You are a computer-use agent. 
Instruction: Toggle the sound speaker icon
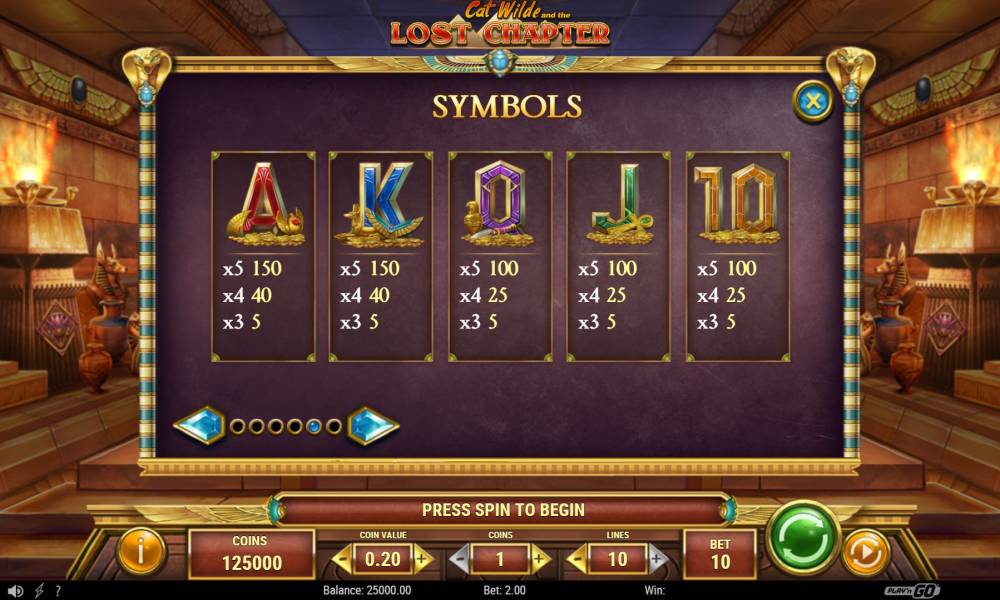(15, 591)
